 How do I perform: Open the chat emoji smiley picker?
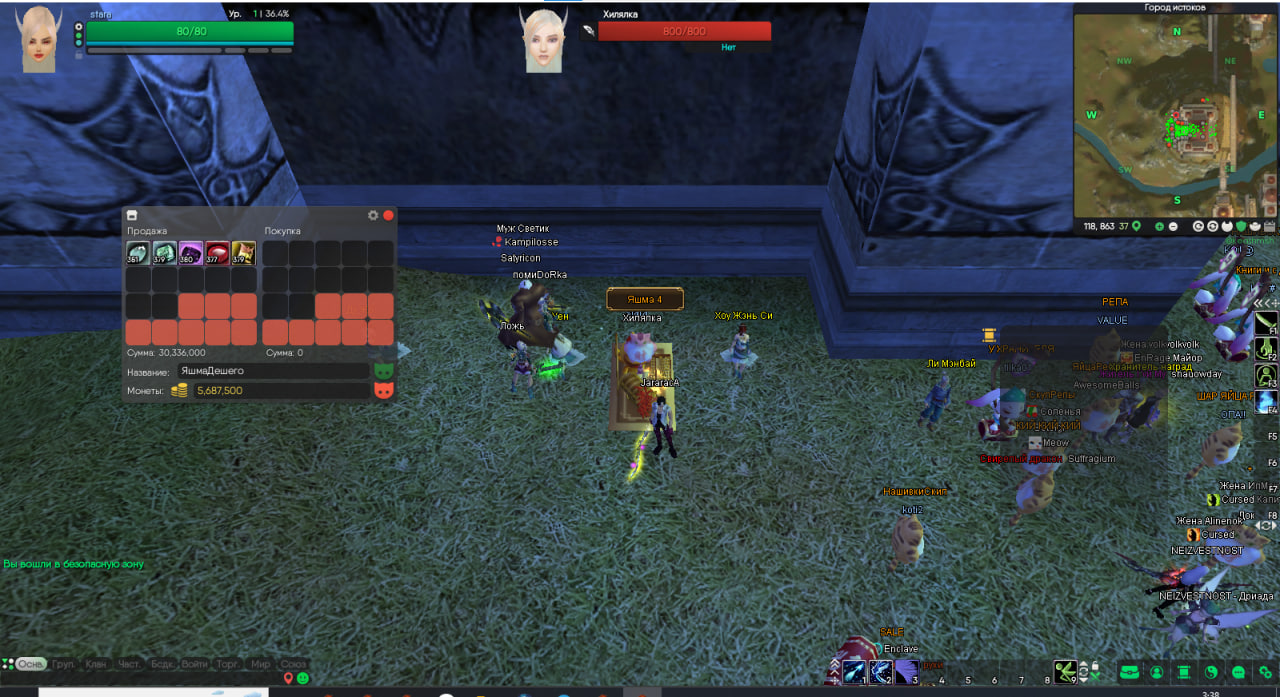[303, 678]
